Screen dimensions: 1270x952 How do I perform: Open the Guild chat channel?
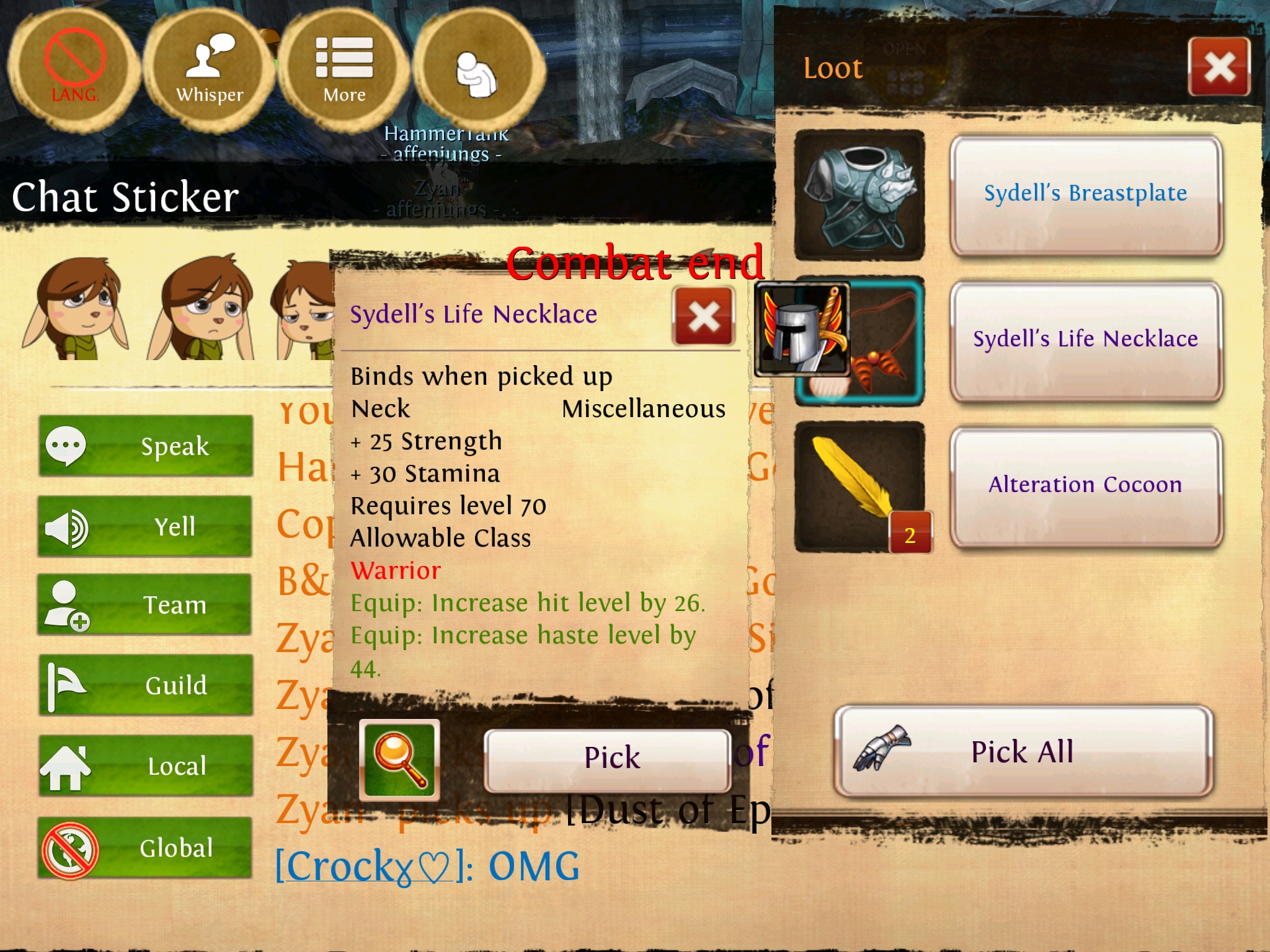[x=146, y=685]
